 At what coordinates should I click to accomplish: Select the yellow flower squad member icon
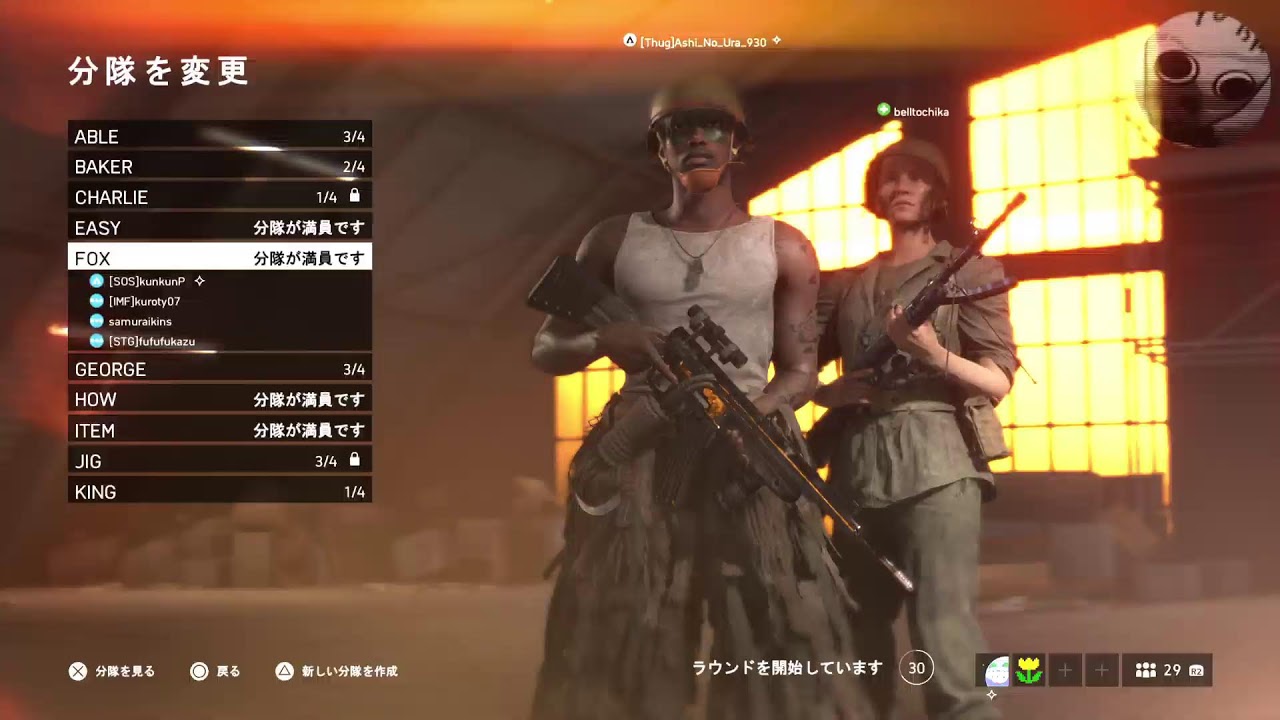(1029, 670)
